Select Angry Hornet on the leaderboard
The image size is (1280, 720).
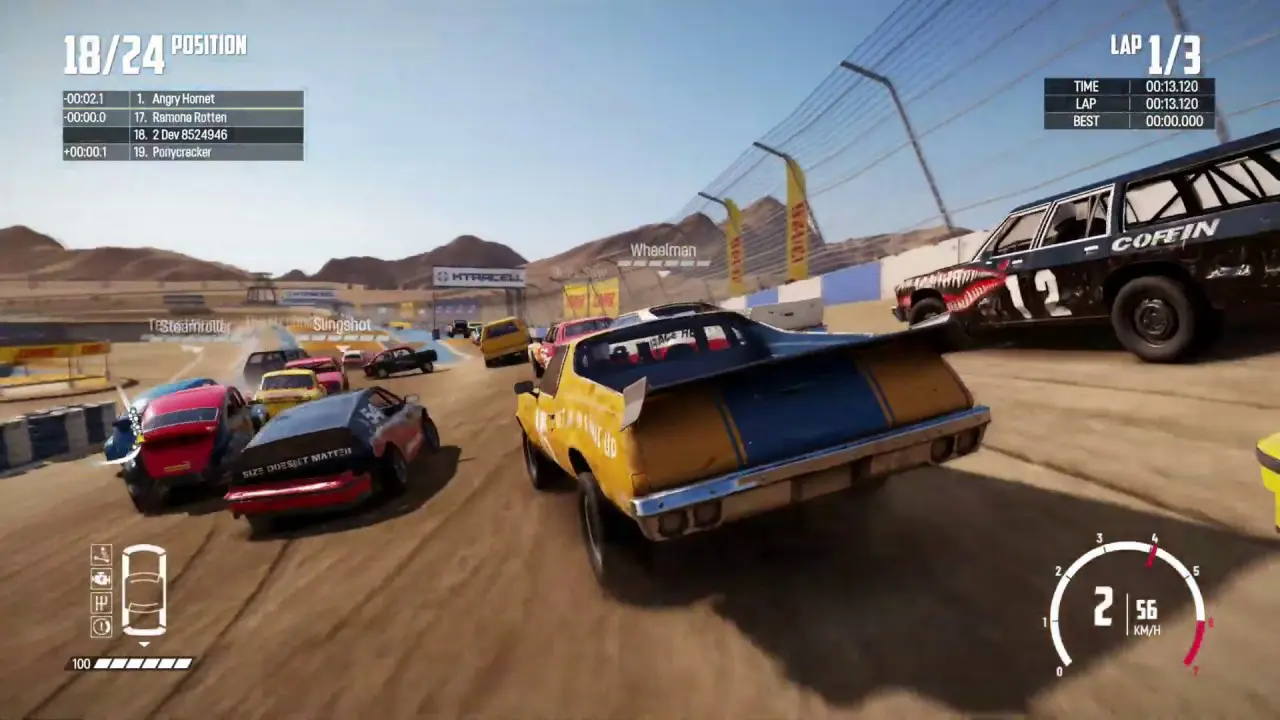click(180, 98)
